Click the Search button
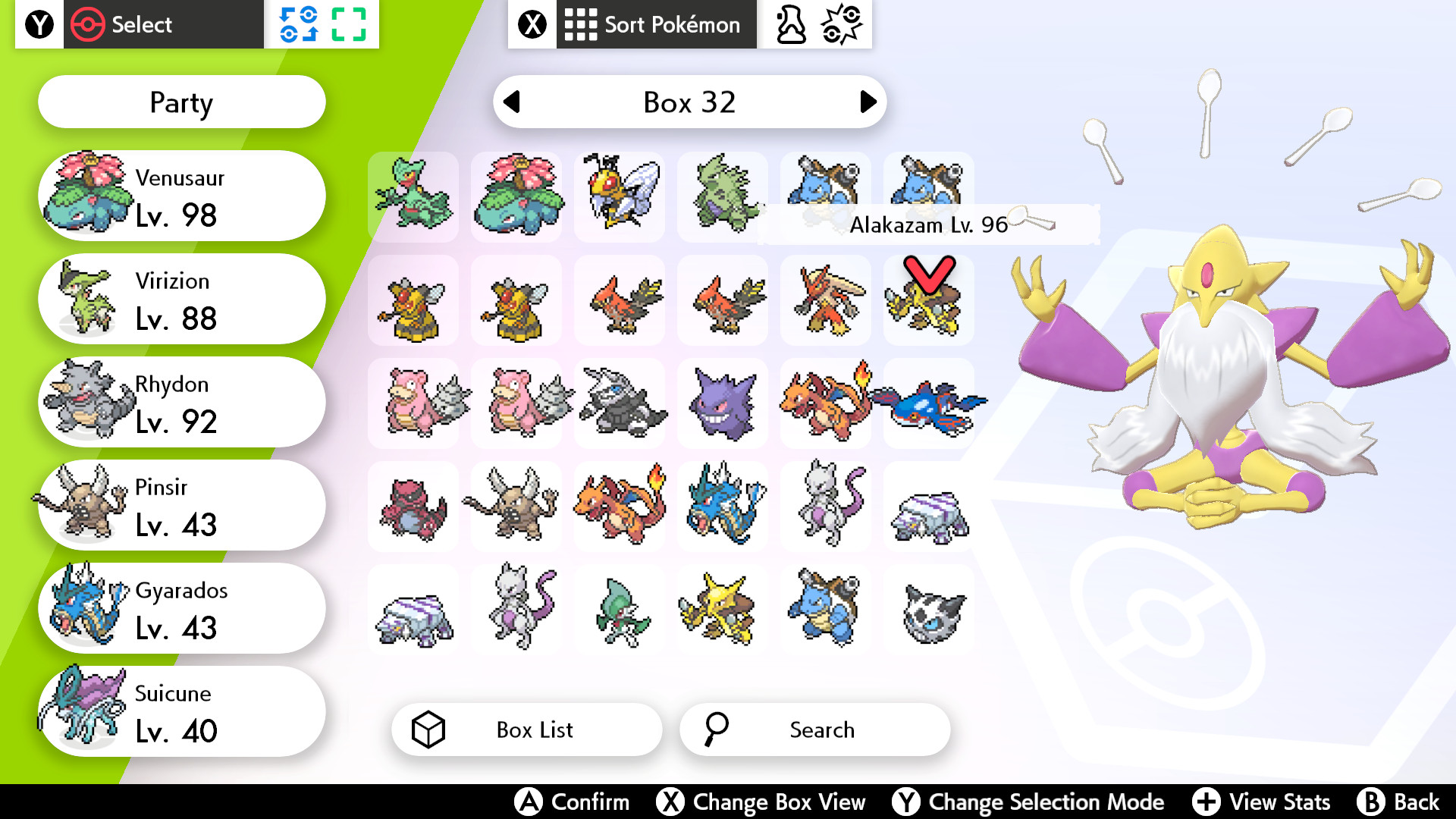This screenshot has height=819, width=1456. tap(814, 730)
